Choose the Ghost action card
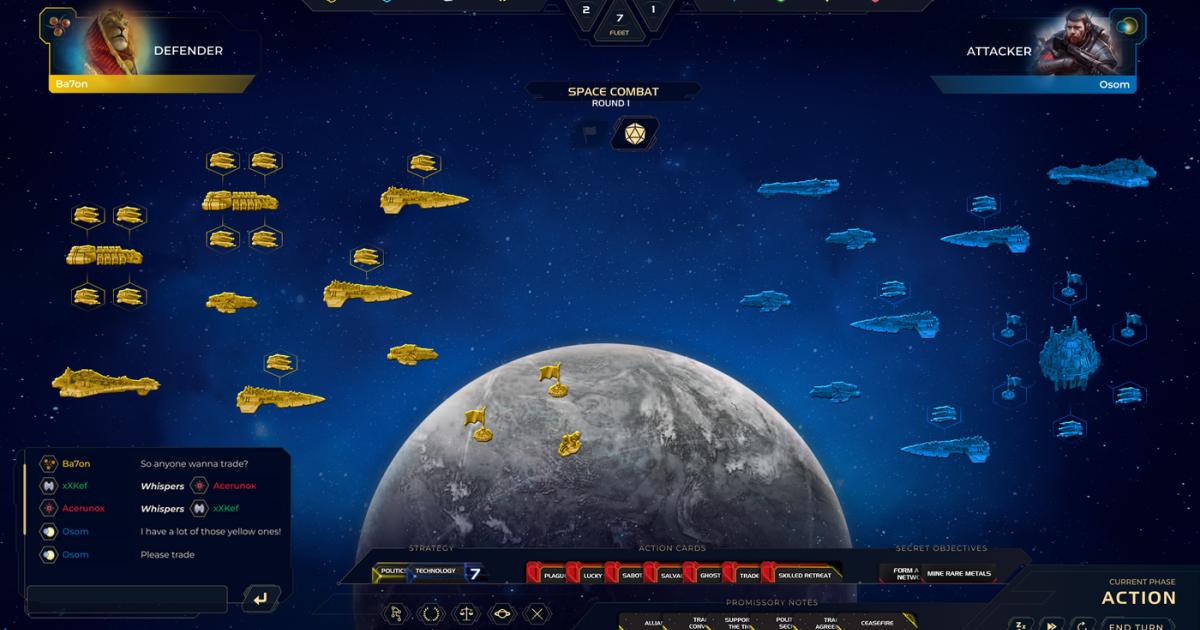 [x=708, y=575]
